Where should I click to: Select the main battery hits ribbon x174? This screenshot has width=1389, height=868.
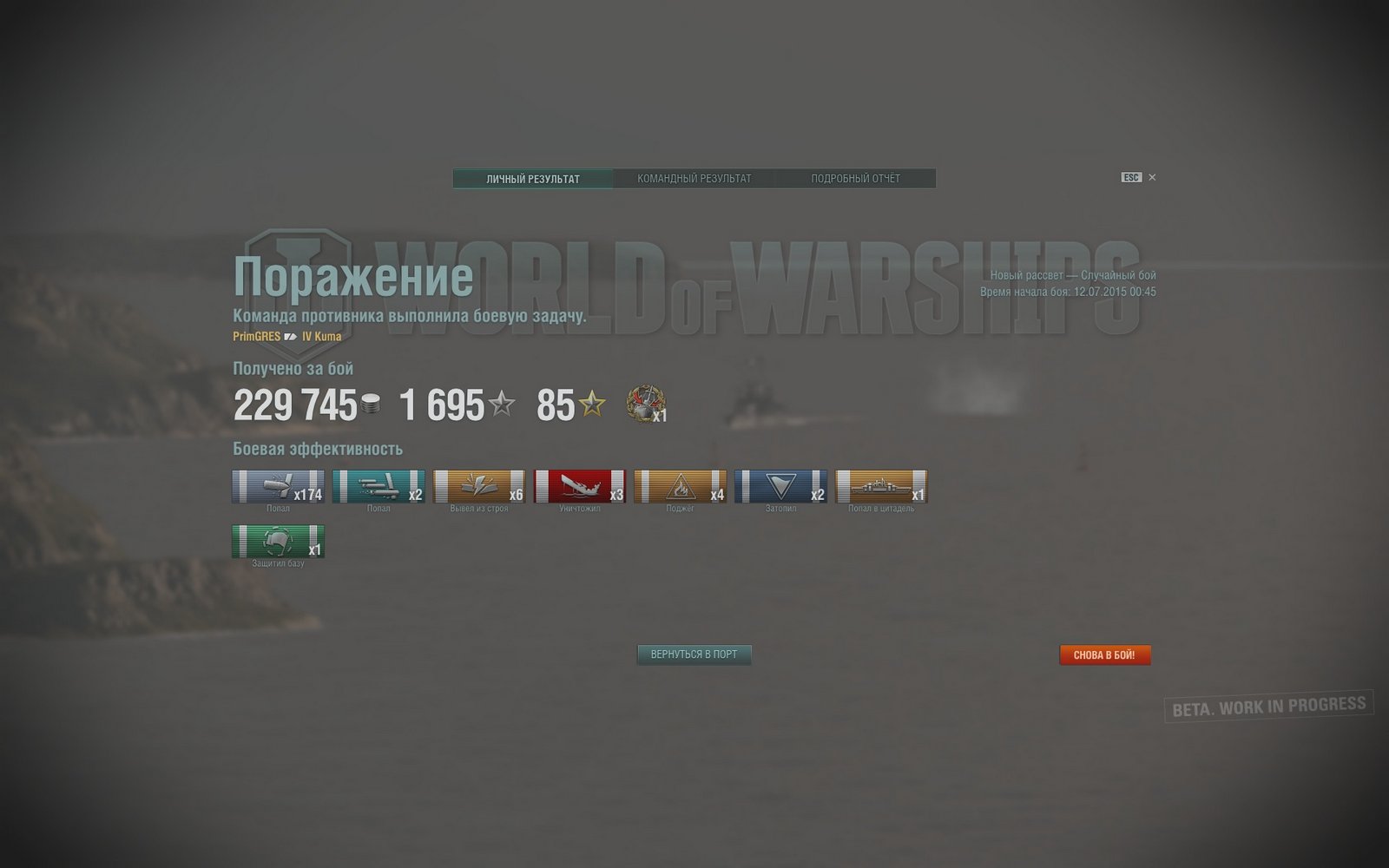(x=279, y=487)
